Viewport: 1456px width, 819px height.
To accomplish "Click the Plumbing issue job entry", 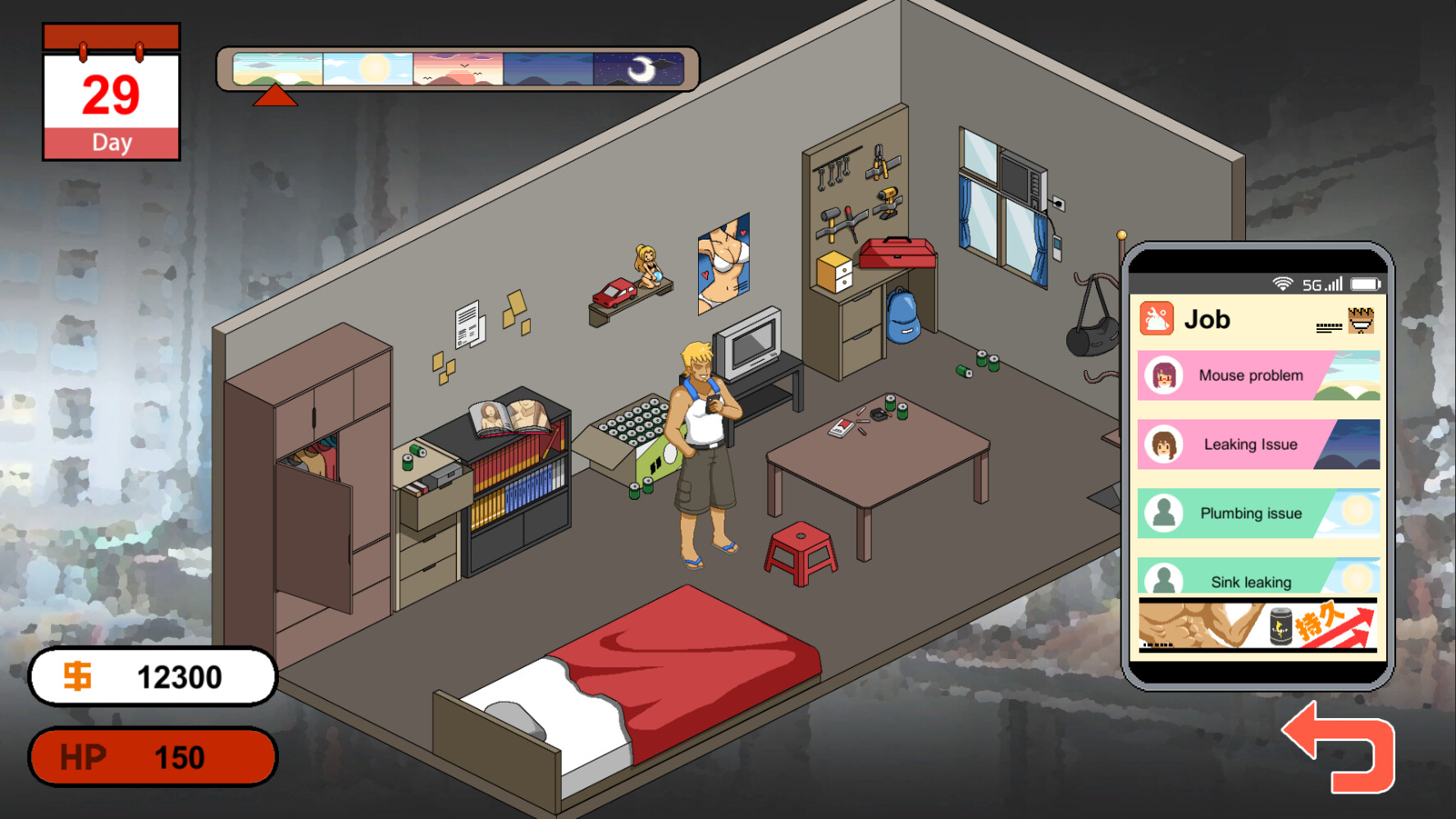I will point(1255,513).
